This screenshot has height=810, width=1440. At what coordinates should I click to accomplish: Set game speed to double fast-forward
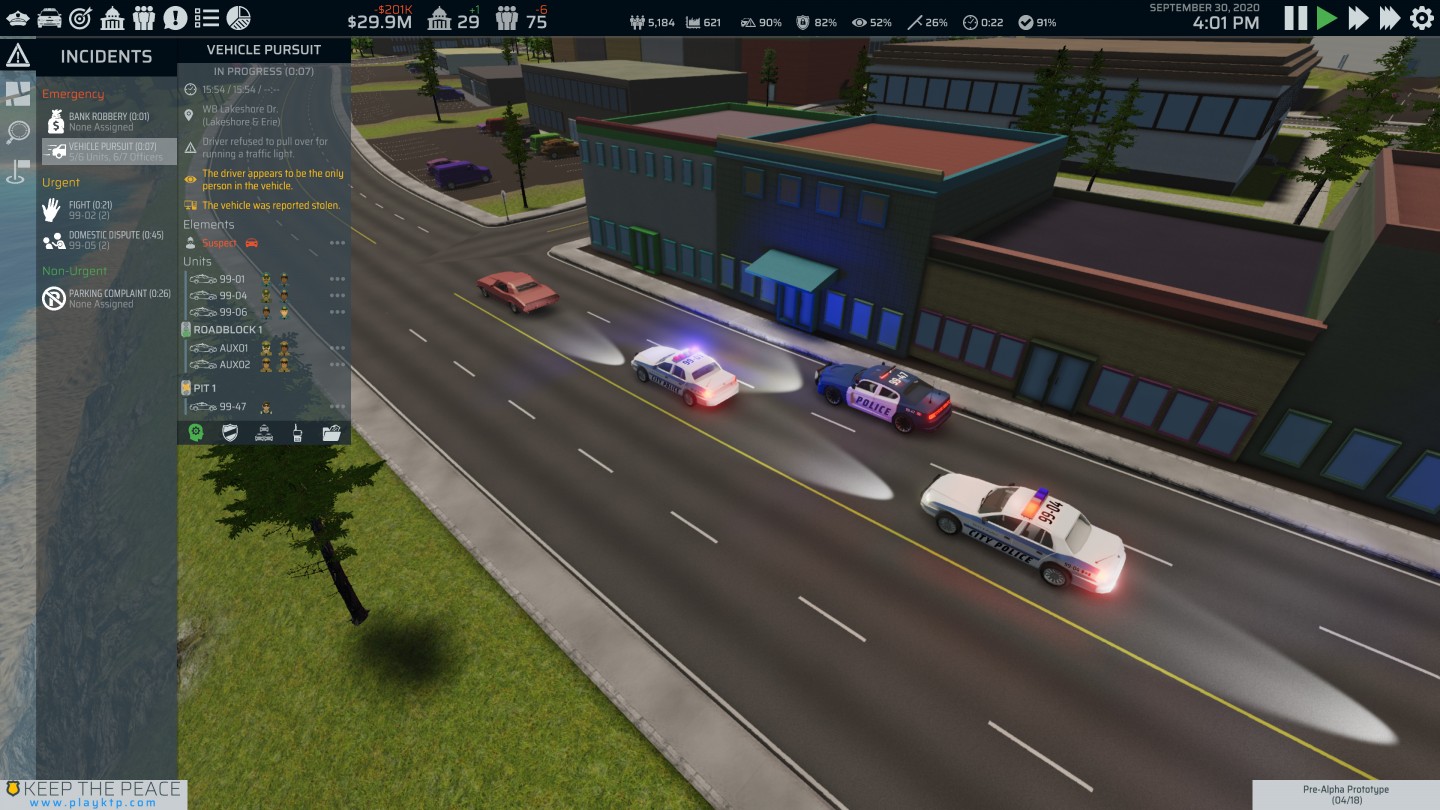[1358, 18]
